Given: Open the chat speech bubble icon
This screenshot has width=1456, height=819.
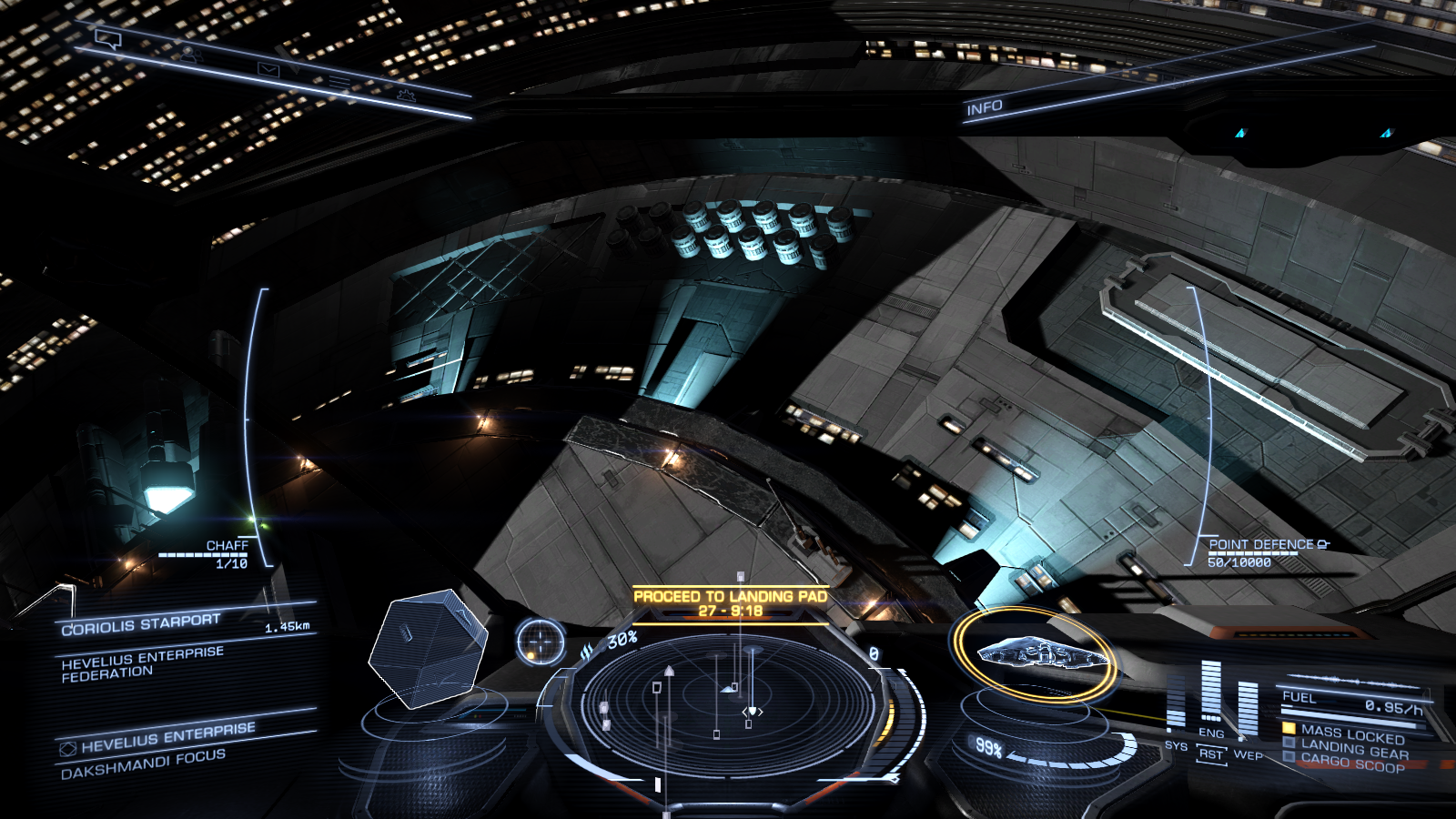Looking at the screenshot, I should pos(108,38).
